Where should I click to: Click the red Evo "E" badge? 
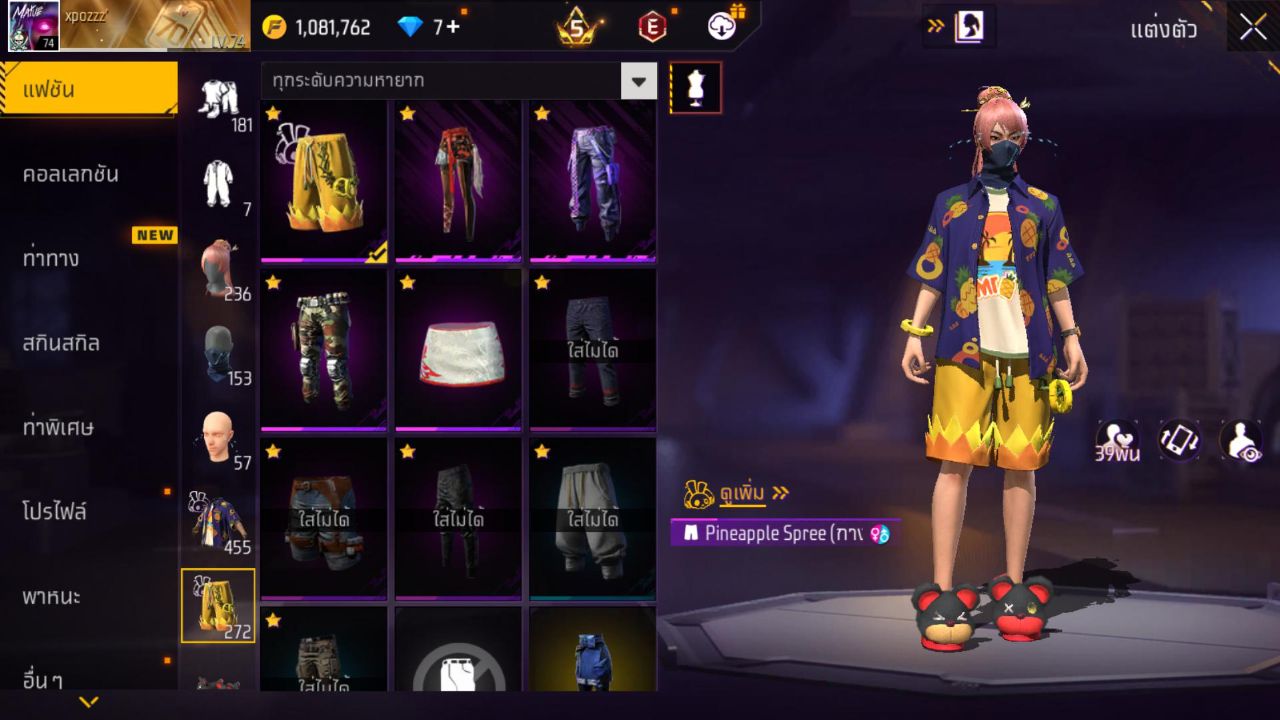click(x=653, y=27)
